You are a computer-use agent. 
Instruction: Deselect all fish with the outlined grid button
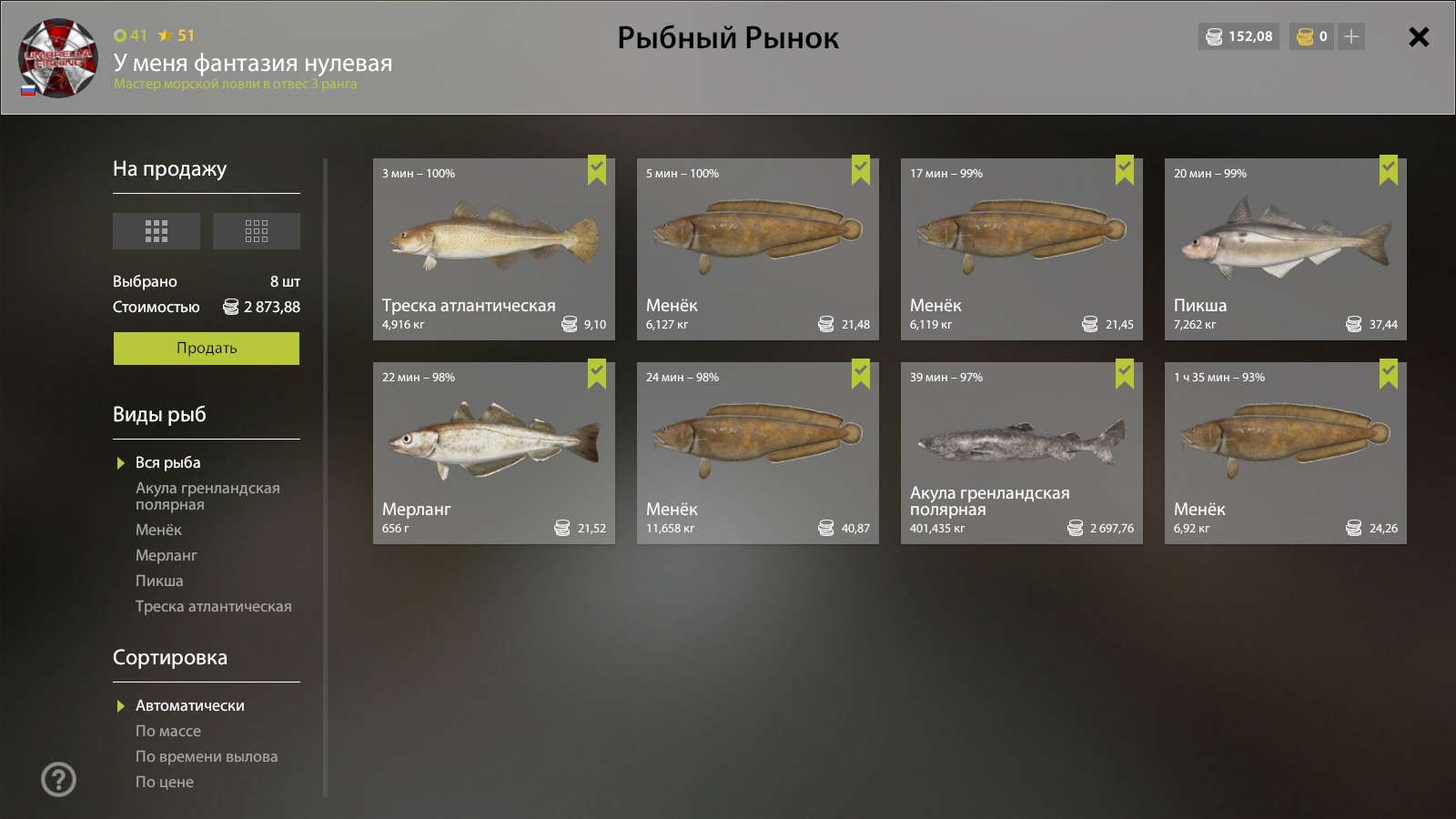(x=257, y=231)
